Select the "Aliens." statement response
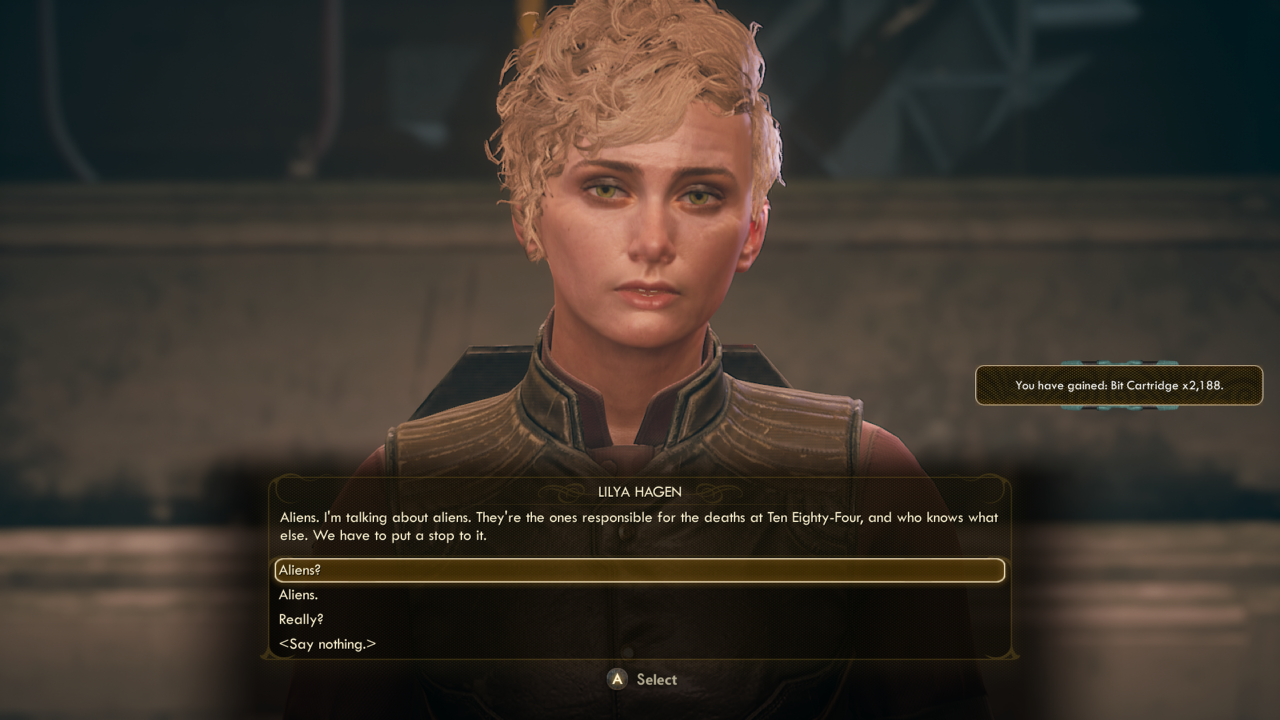 pos(299,595)
